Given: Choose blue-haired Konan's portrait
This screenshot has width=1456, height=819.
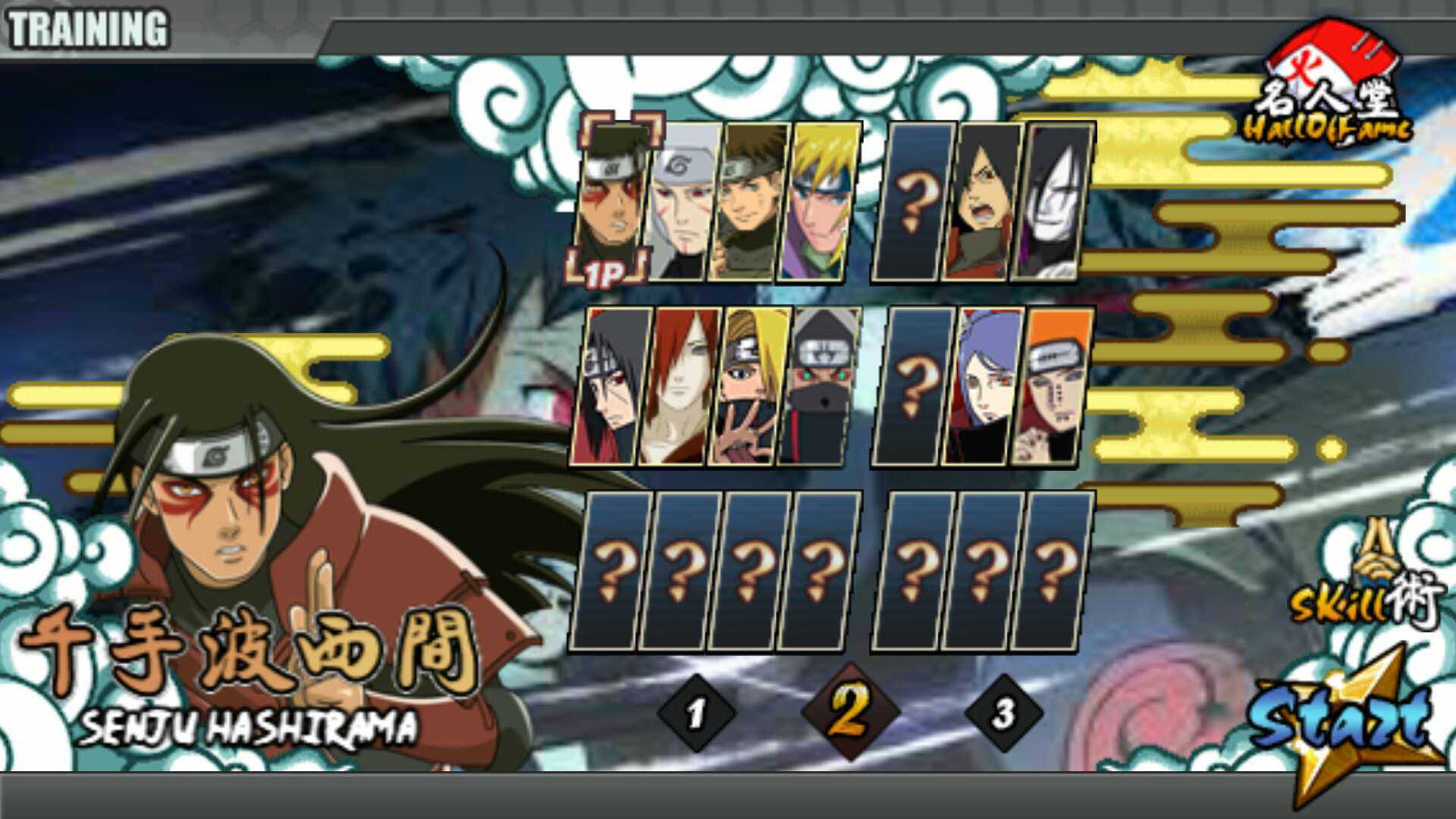Looking at the screenshot, I should 983,387.
